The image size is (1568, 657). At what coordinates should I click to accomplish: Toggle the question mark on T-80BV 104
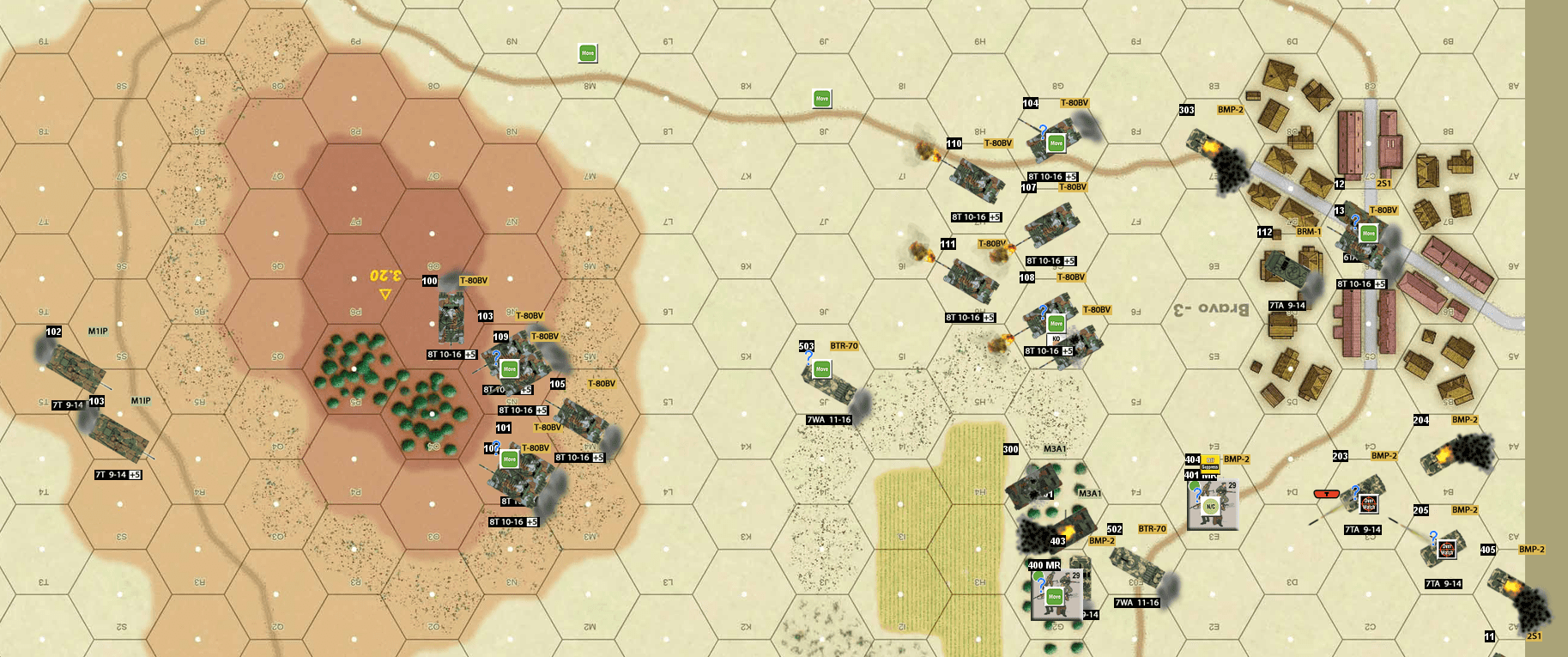click(1041, 129)
